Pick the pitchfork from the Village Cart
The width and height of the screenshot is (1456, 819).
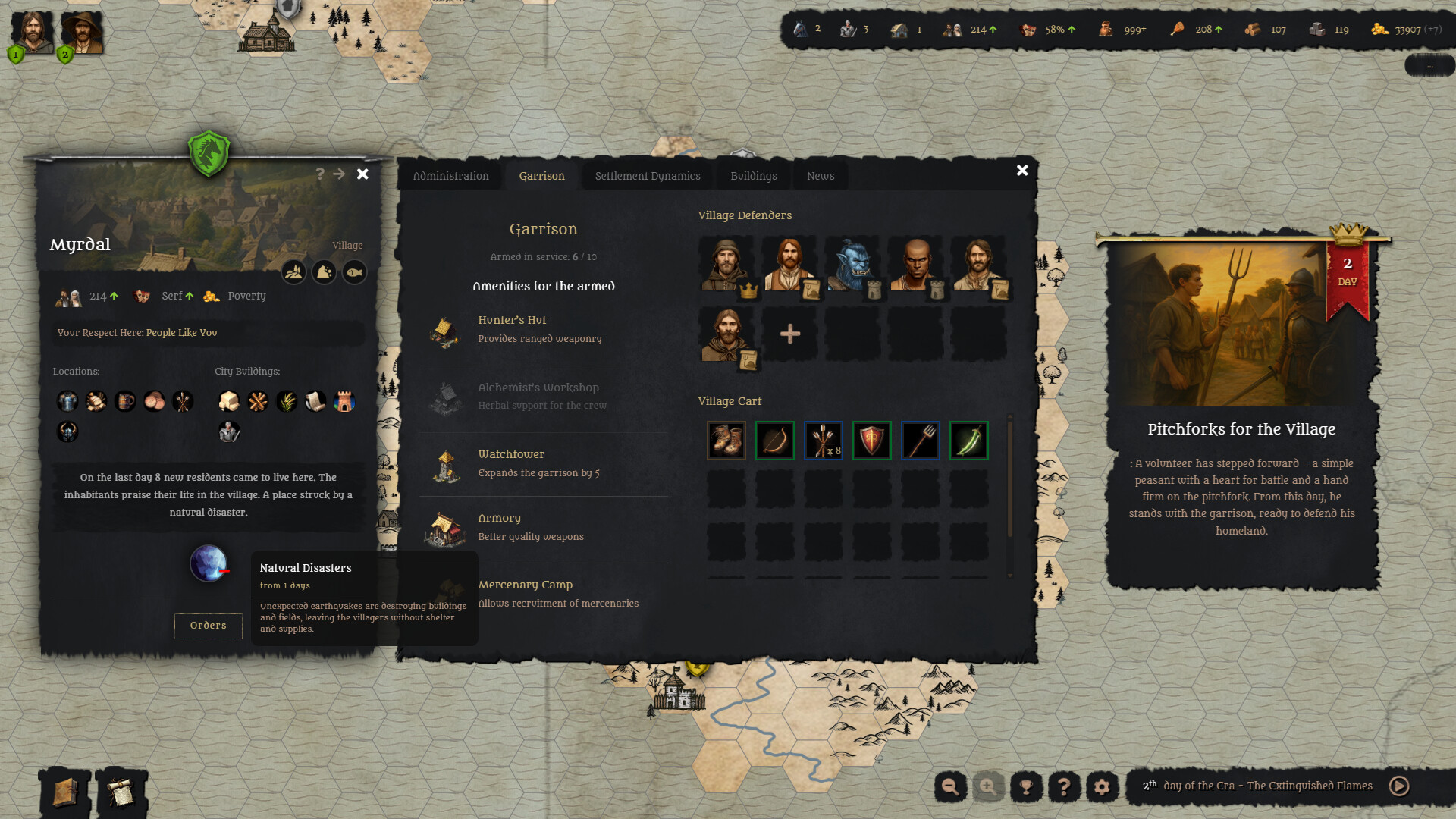point(920,441)
